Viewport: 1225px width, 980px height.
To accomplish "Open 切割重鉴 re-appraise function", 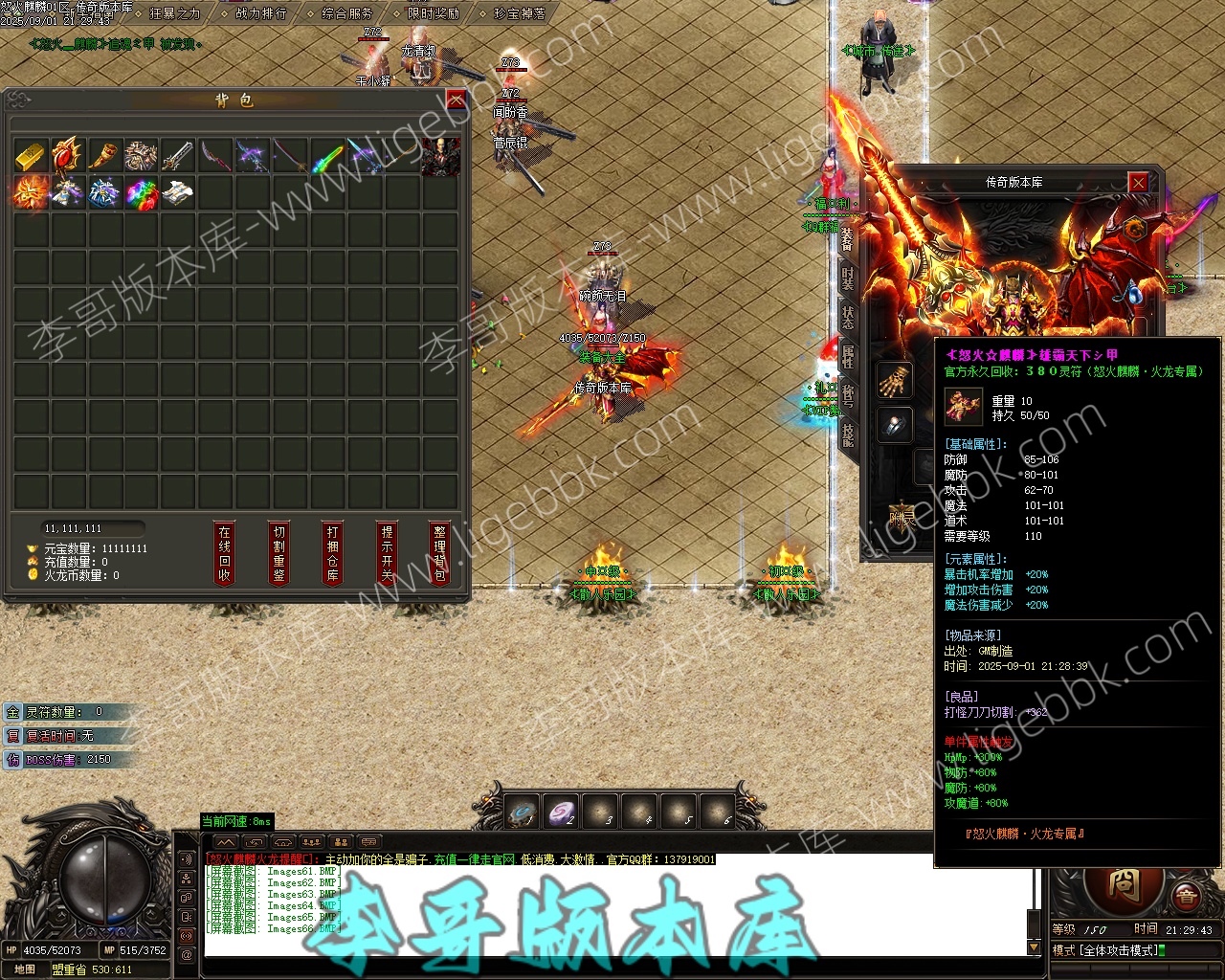I will click(x=278, y=553).
